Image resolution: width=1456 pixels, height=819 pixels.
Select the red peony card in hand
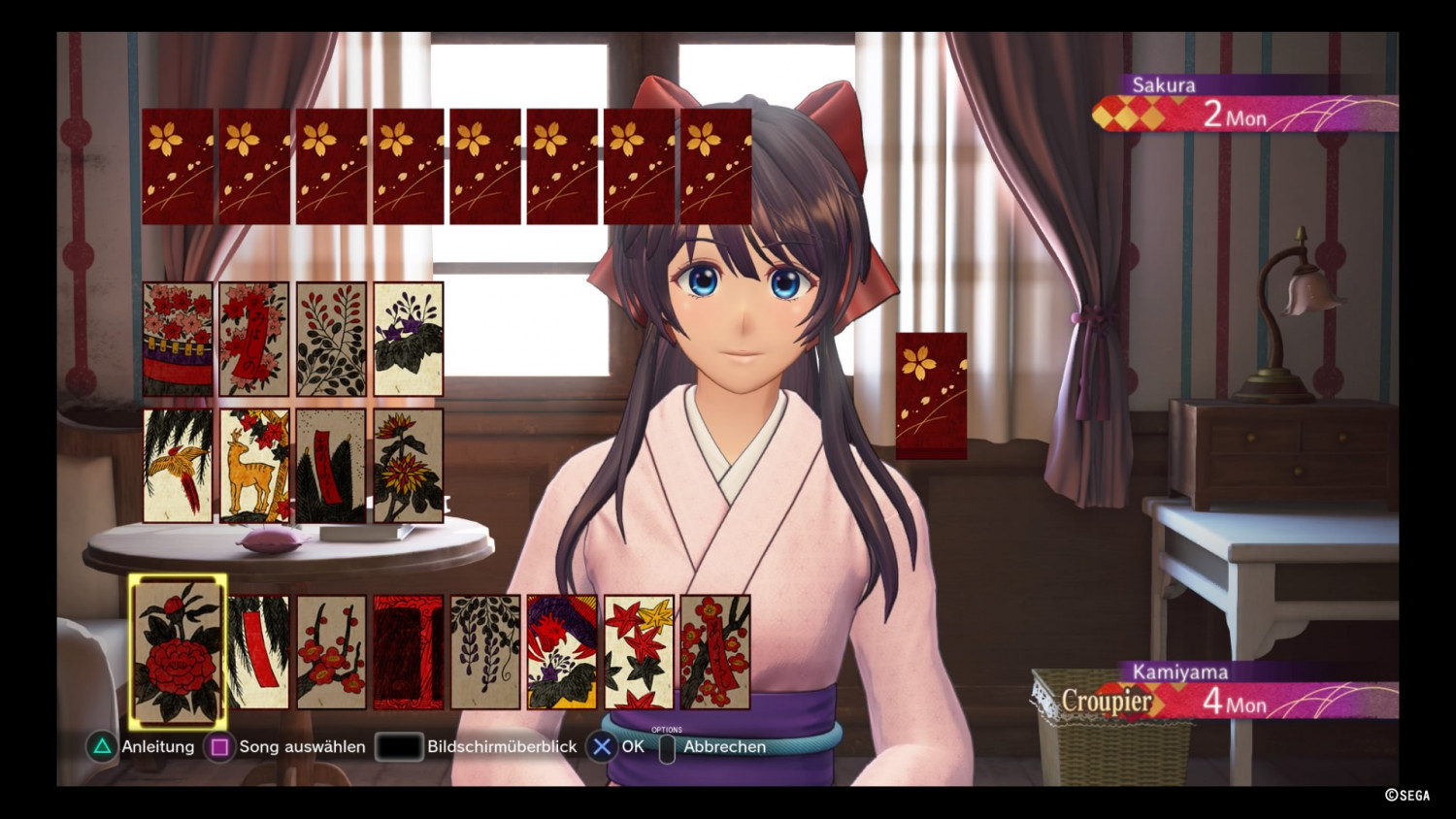point(178,651)
